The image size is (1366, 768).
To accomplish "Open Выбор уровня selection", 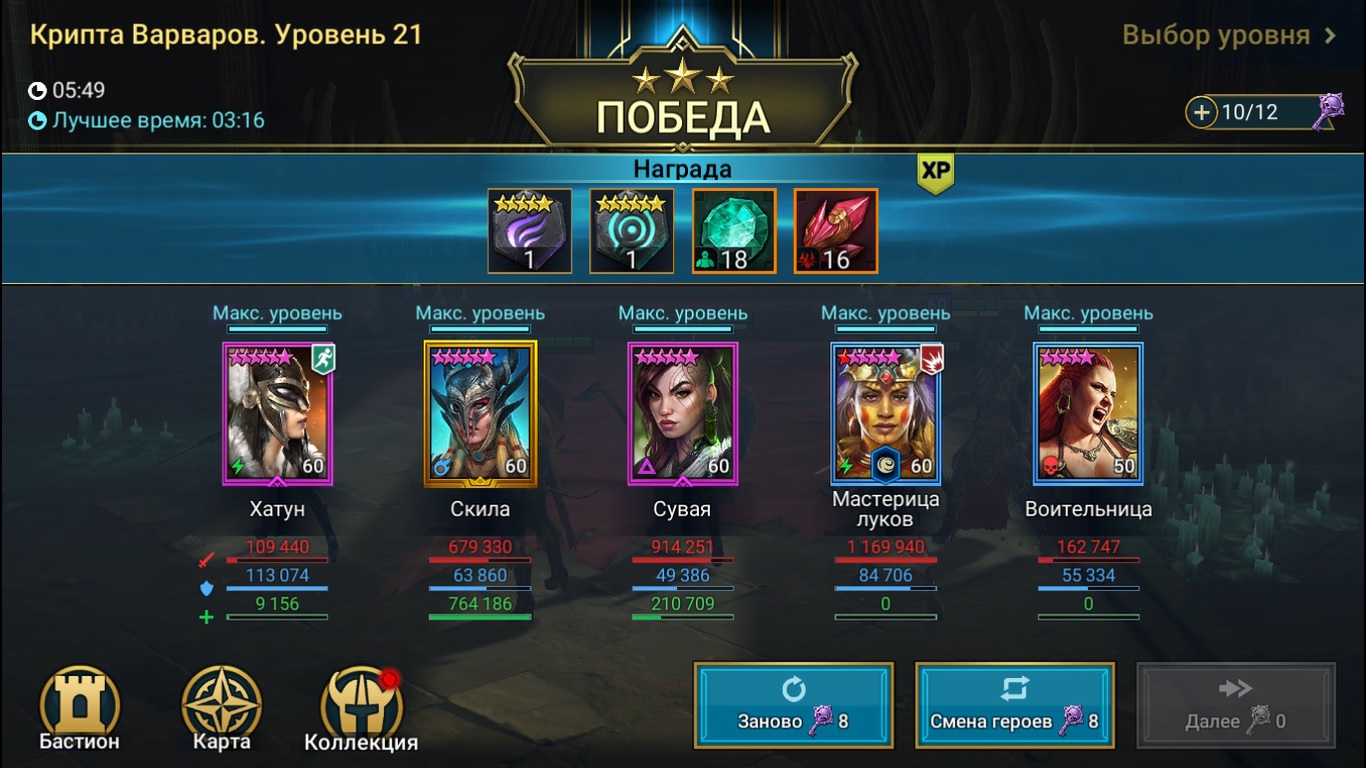I will pyautogui.click(x=1242, y=33).
